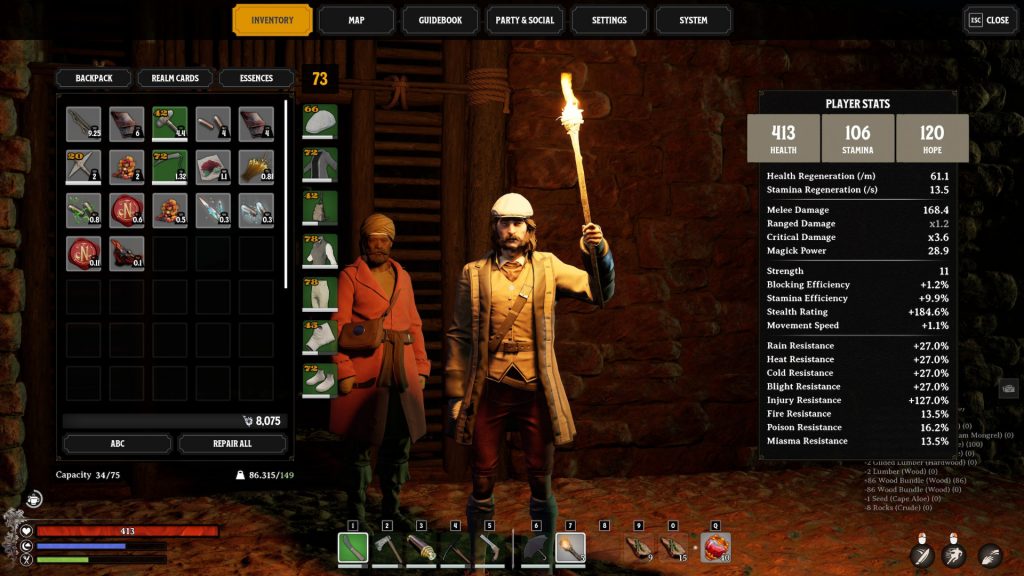The height and width of the screenshot is (576, 1024).
Task: Close the inventory screen
Action: [988, 20]
